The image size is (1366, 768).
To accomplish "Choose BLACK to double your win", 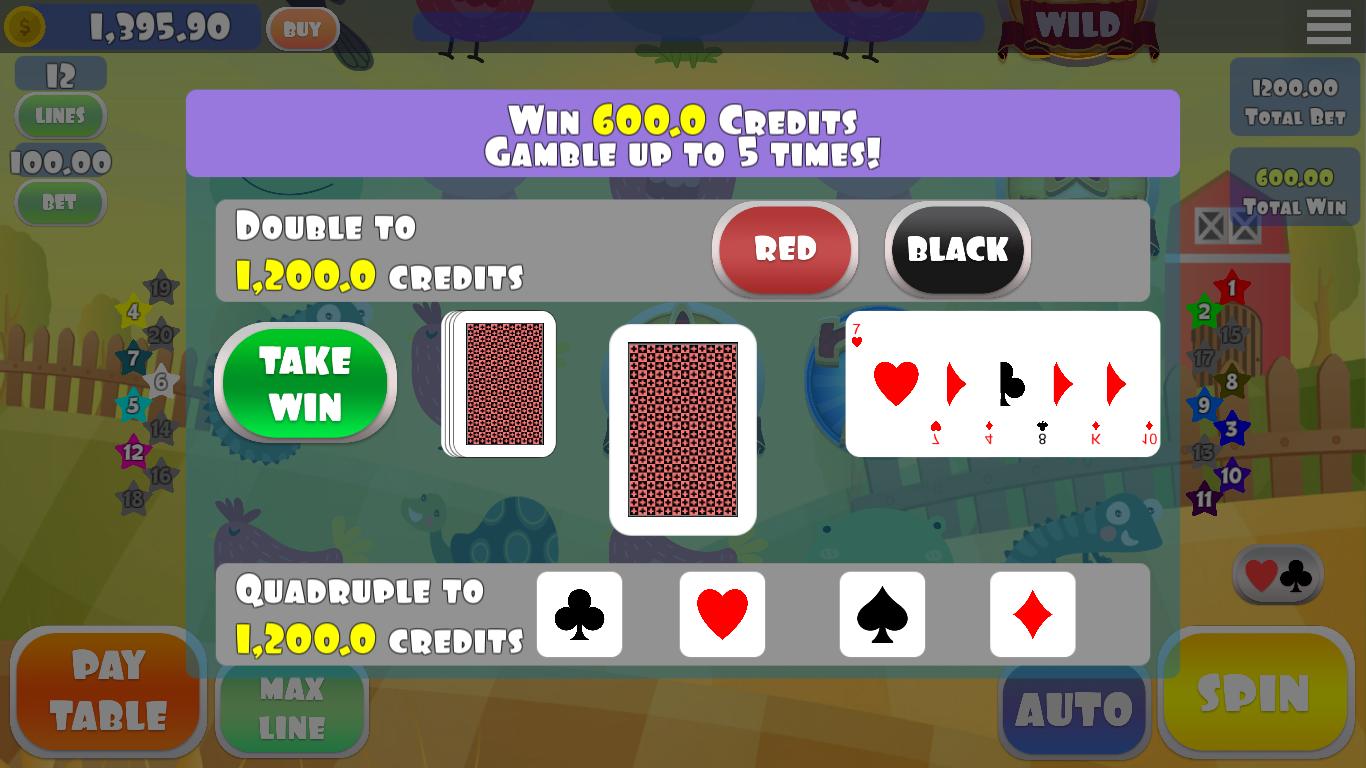I will click(957, 250).
